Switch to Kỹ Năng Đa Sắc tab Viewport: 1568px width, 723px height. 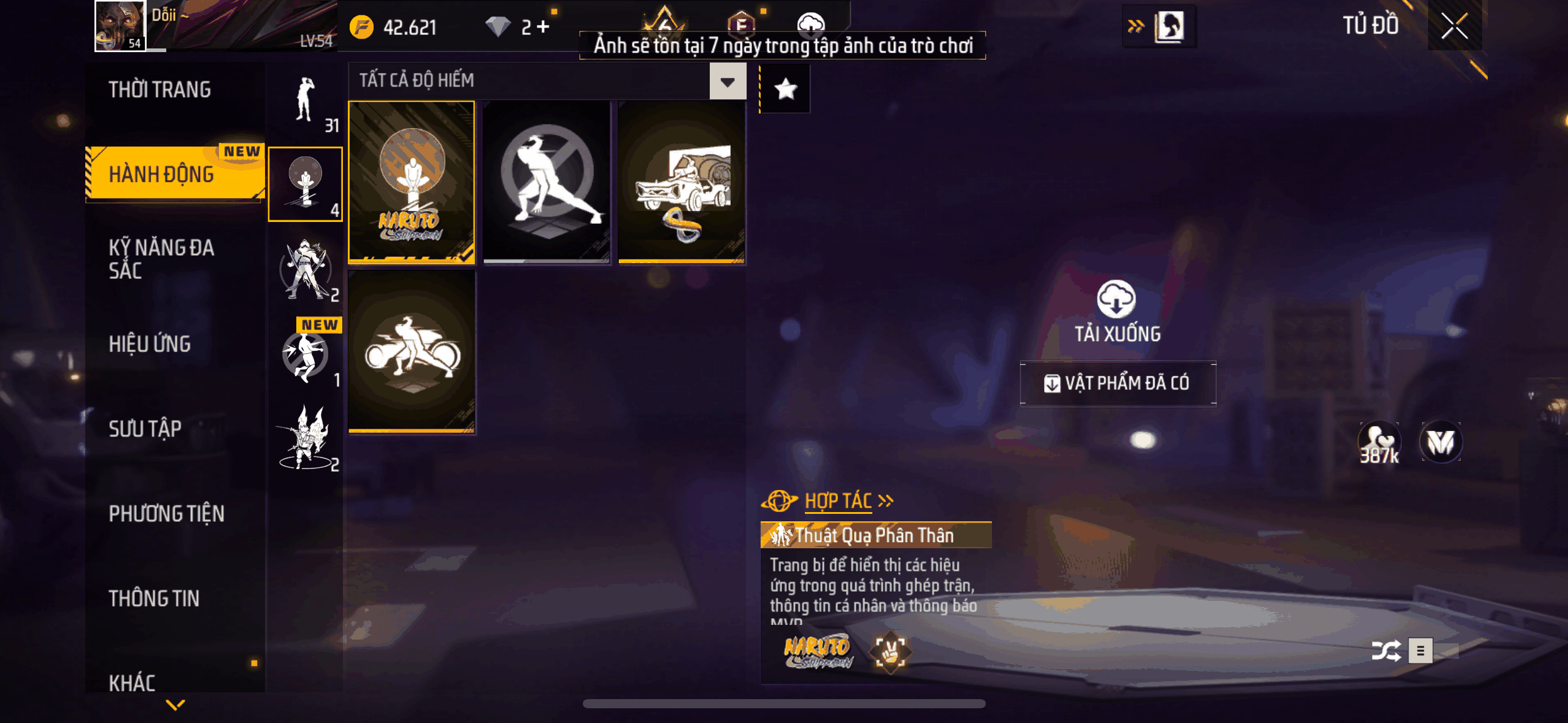pos(161,259)
